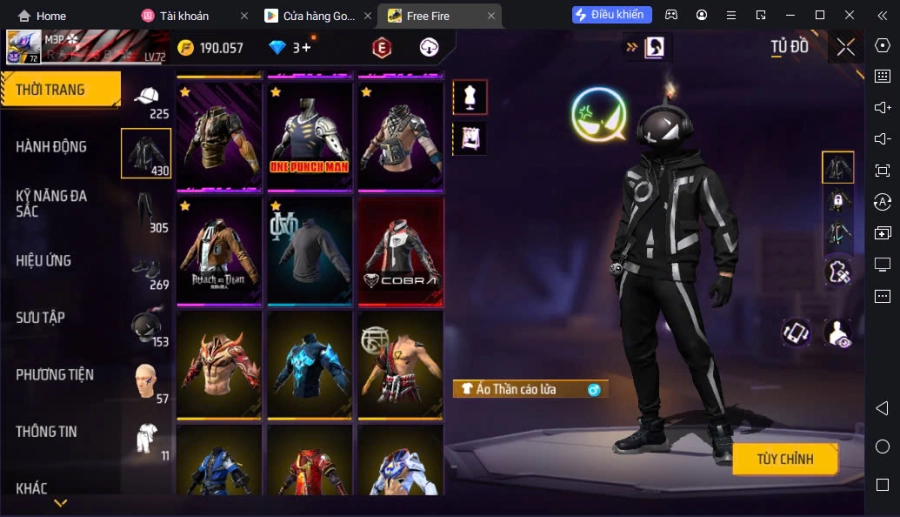
Task: Select the Kỹ Năng Đa Sắc tab
Action: [51, 203]
